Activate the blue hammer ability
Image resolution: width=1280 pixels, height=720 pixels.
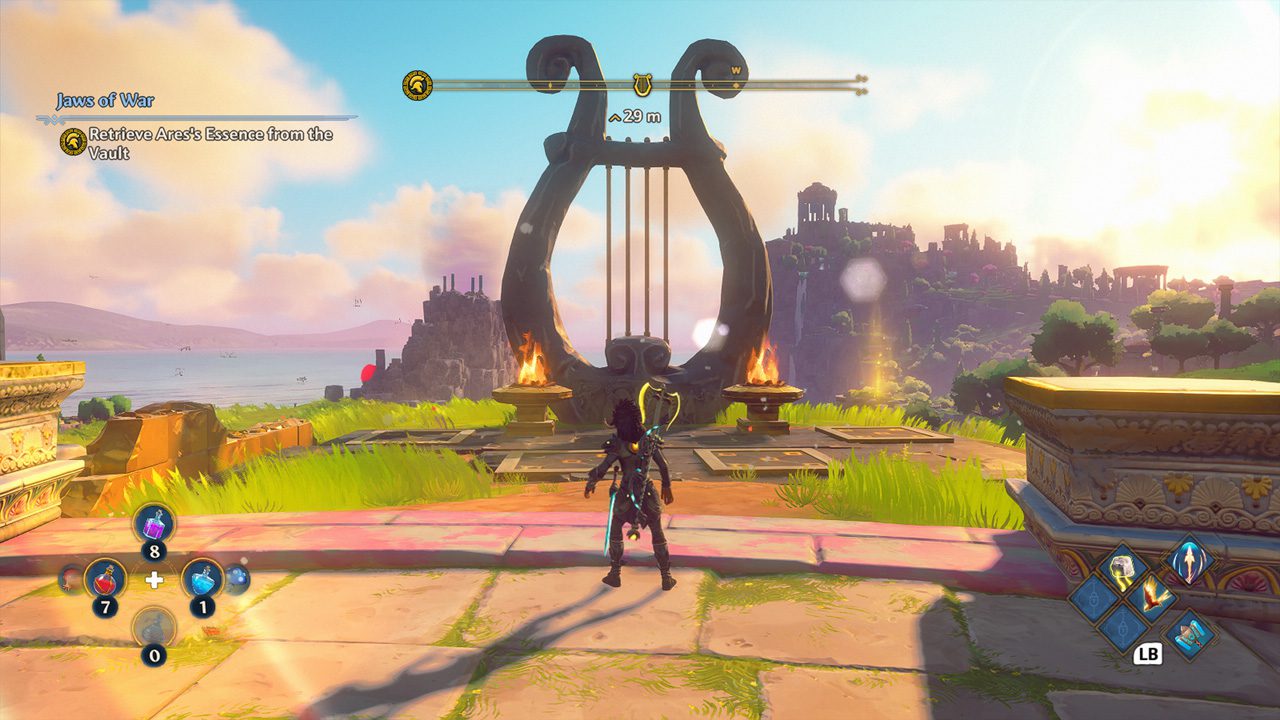coord(1188,632)
